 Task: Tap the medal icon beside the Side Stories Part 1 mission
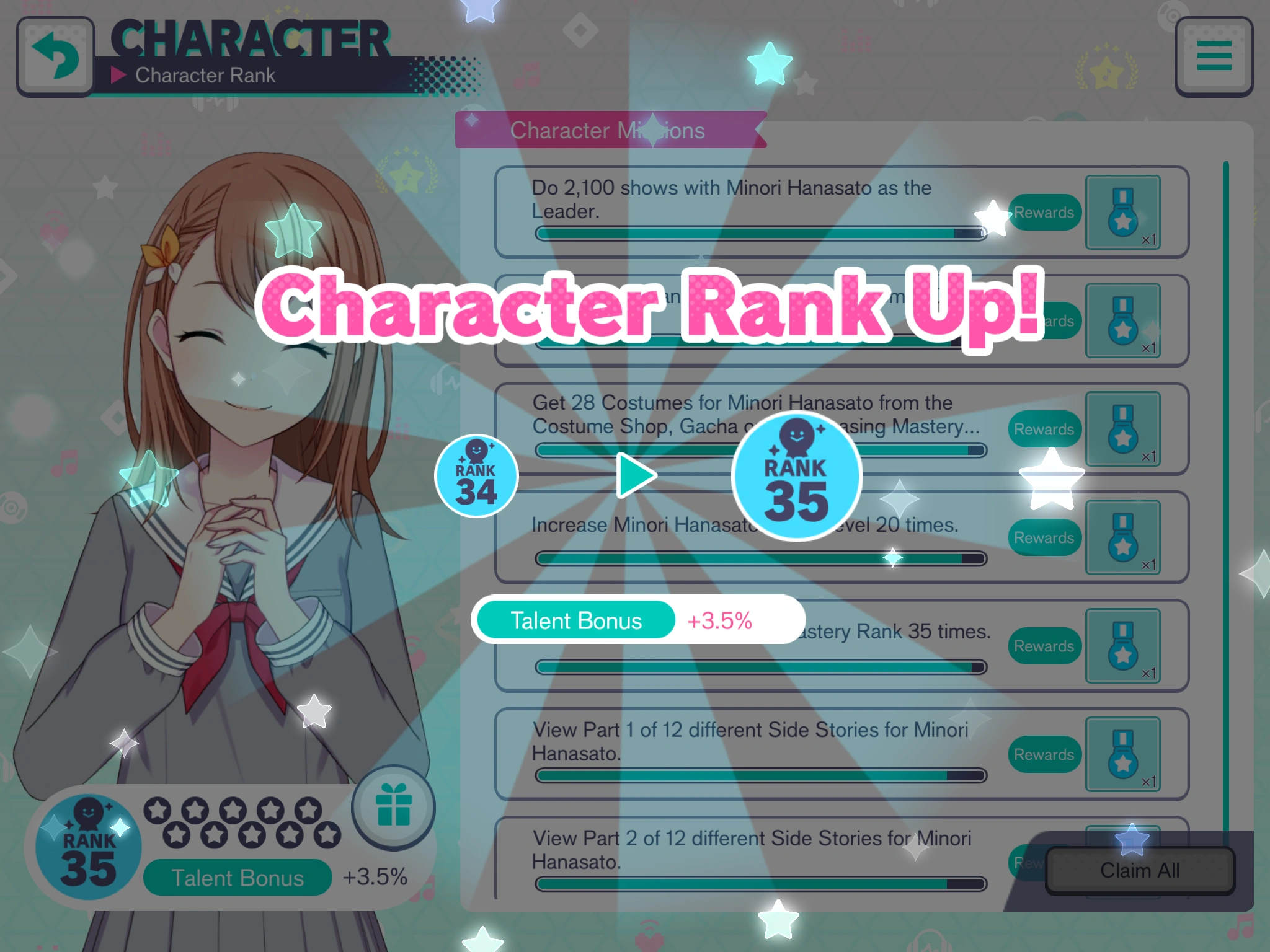1122,755
